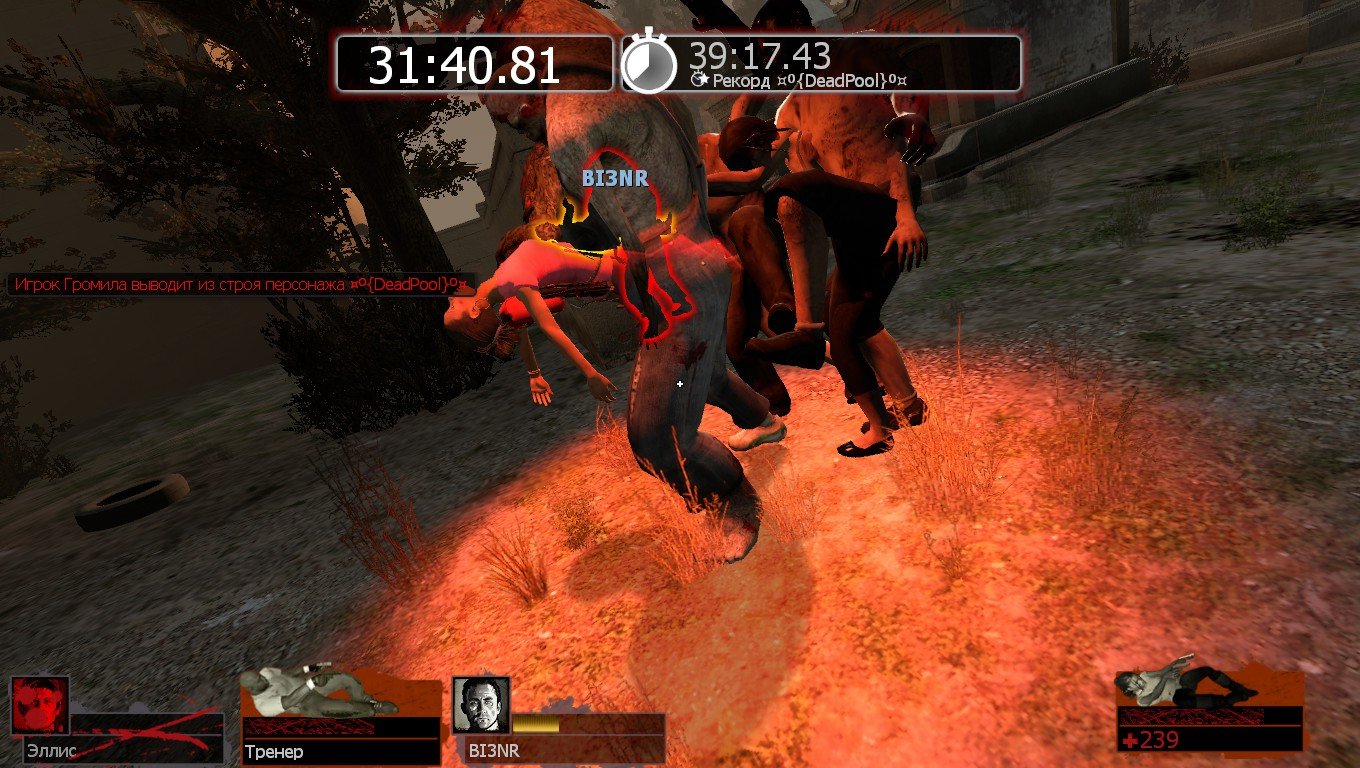The height and width of the screenshot is (768, 1360).
Task: Click the stopwatch record icon
Action: click(649, 64)
